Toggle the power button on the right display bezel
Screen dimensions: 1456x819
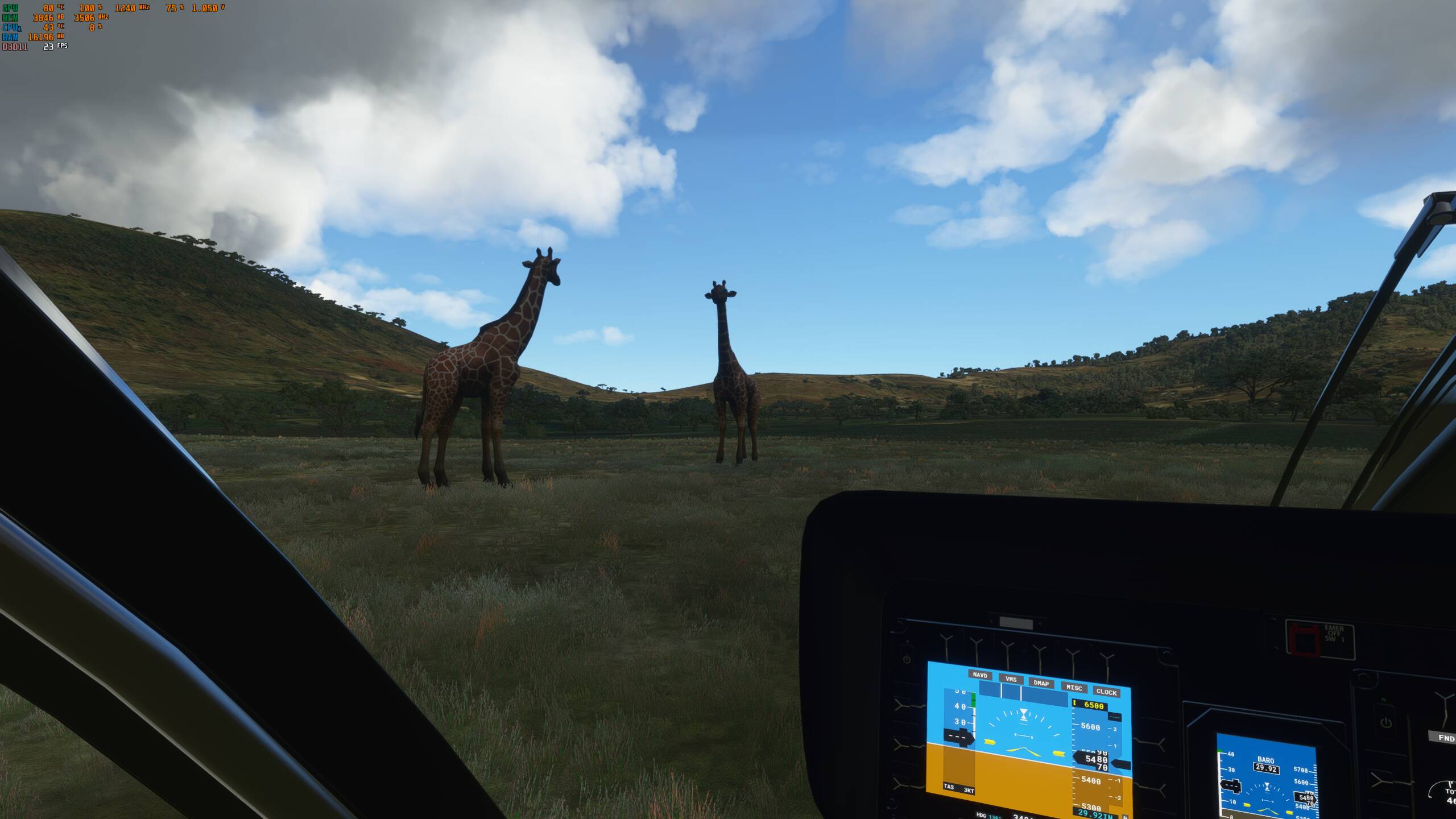1385,723
